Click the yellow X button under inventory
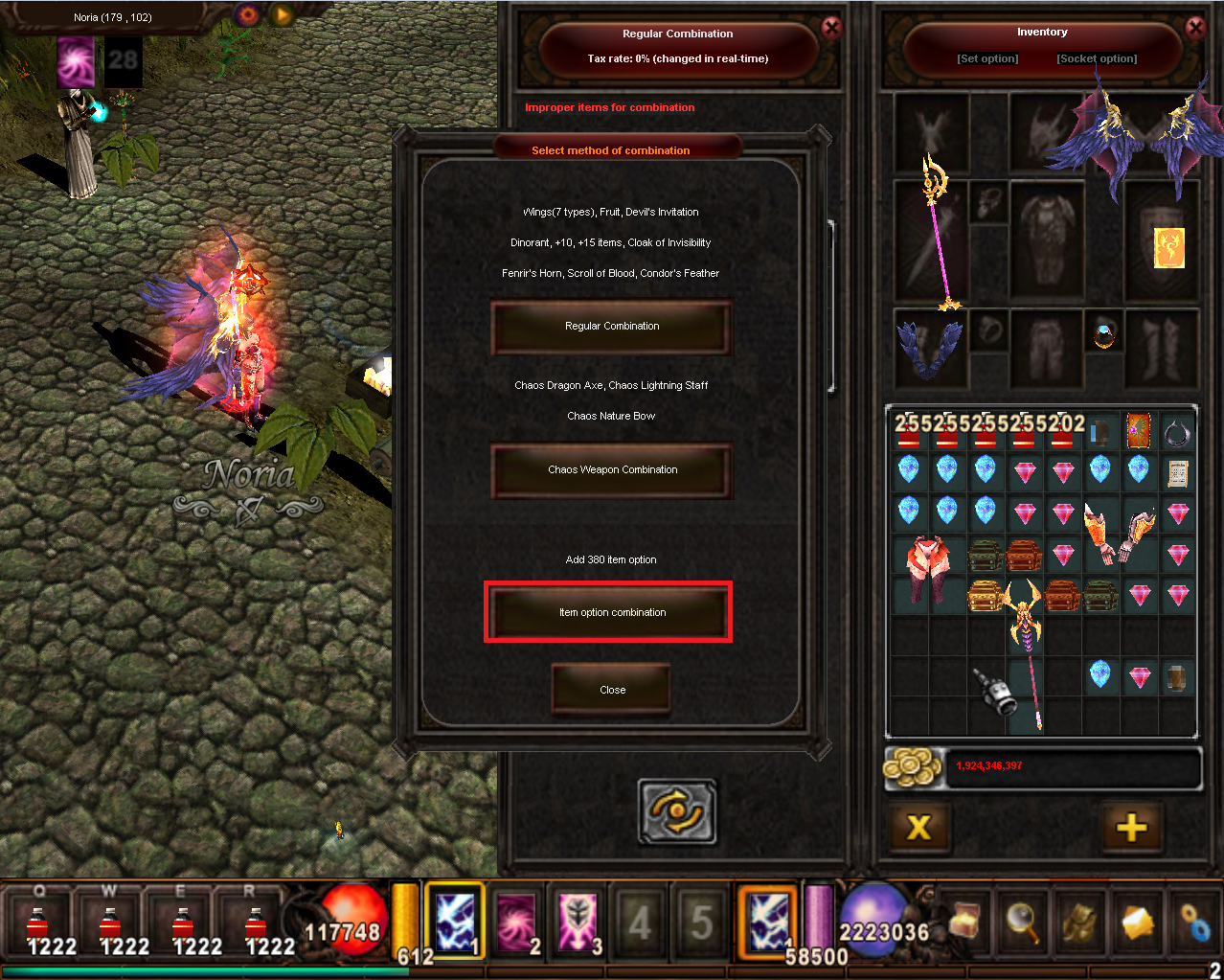 point(918,827)
